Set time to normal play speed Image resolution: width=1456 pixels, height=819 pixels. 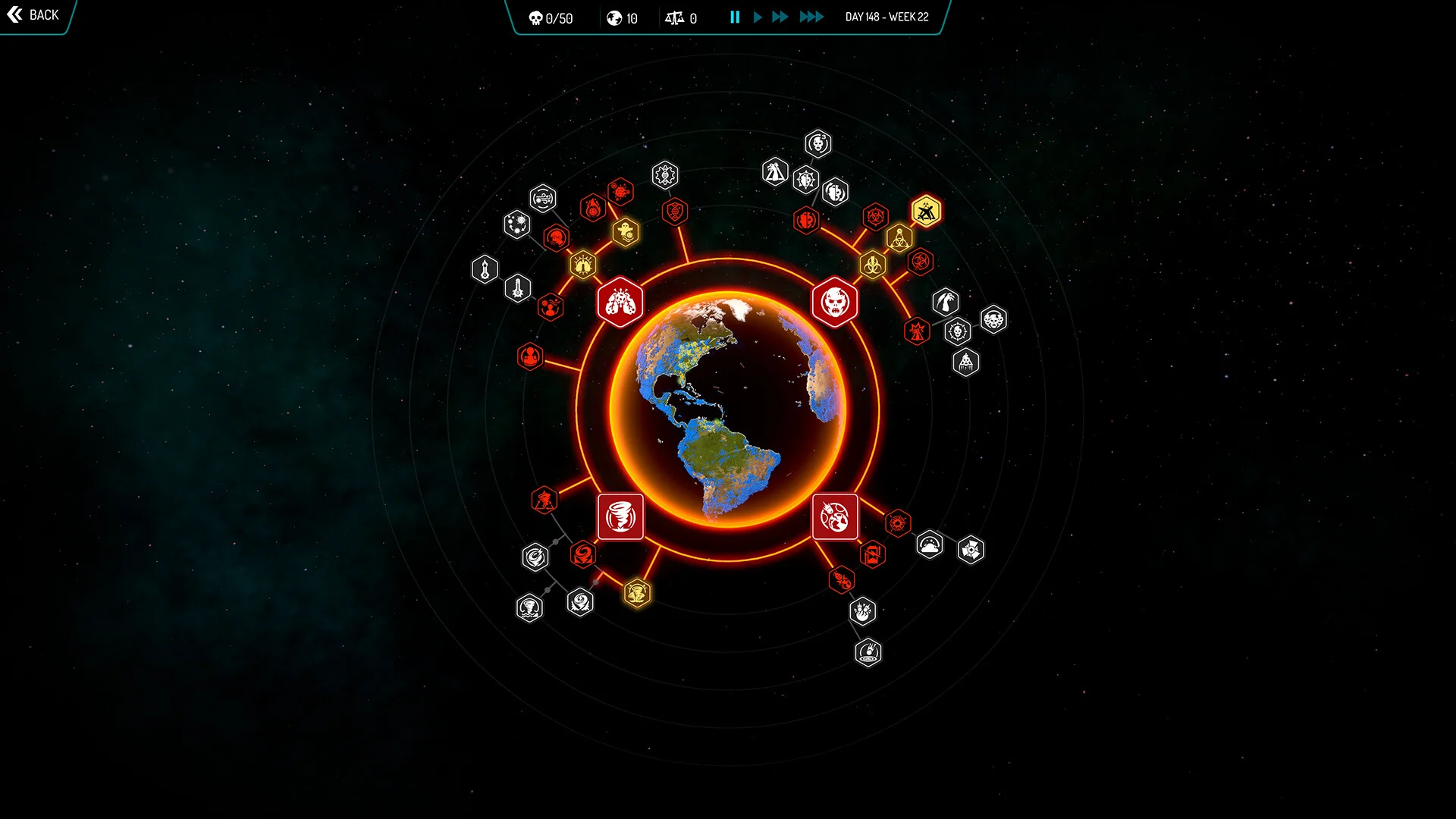[757, 17]
